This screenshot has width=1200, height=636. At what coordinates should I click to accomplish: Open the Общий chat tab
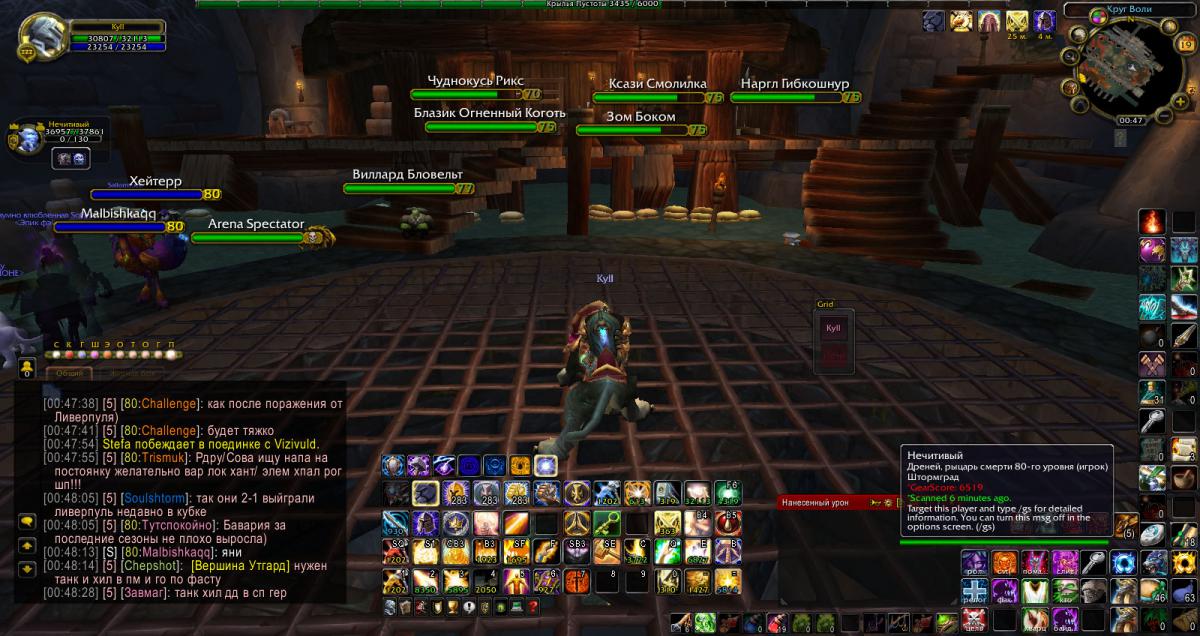pyautogui.click(x=69, y=373)
